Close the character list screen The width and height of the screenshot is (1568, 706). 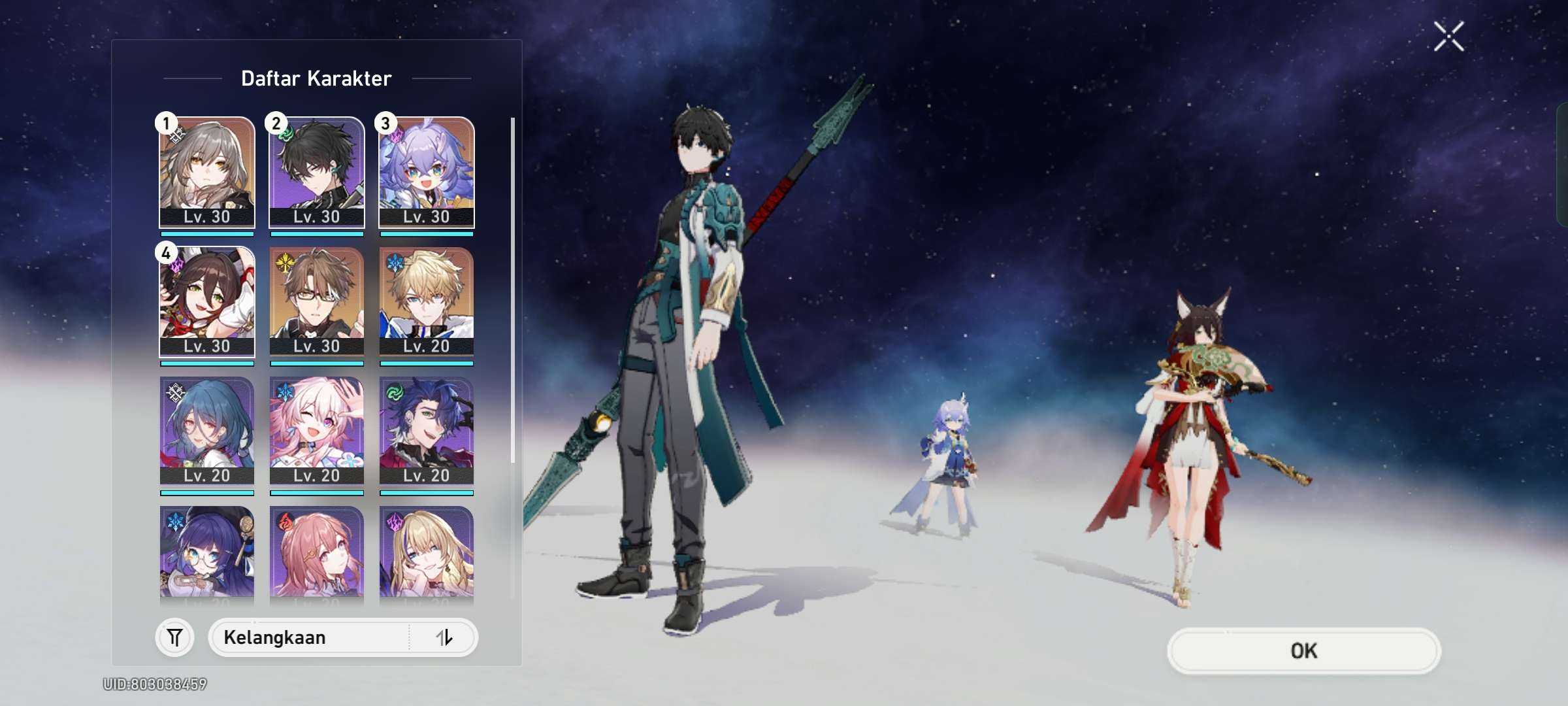click(1448, 36)
